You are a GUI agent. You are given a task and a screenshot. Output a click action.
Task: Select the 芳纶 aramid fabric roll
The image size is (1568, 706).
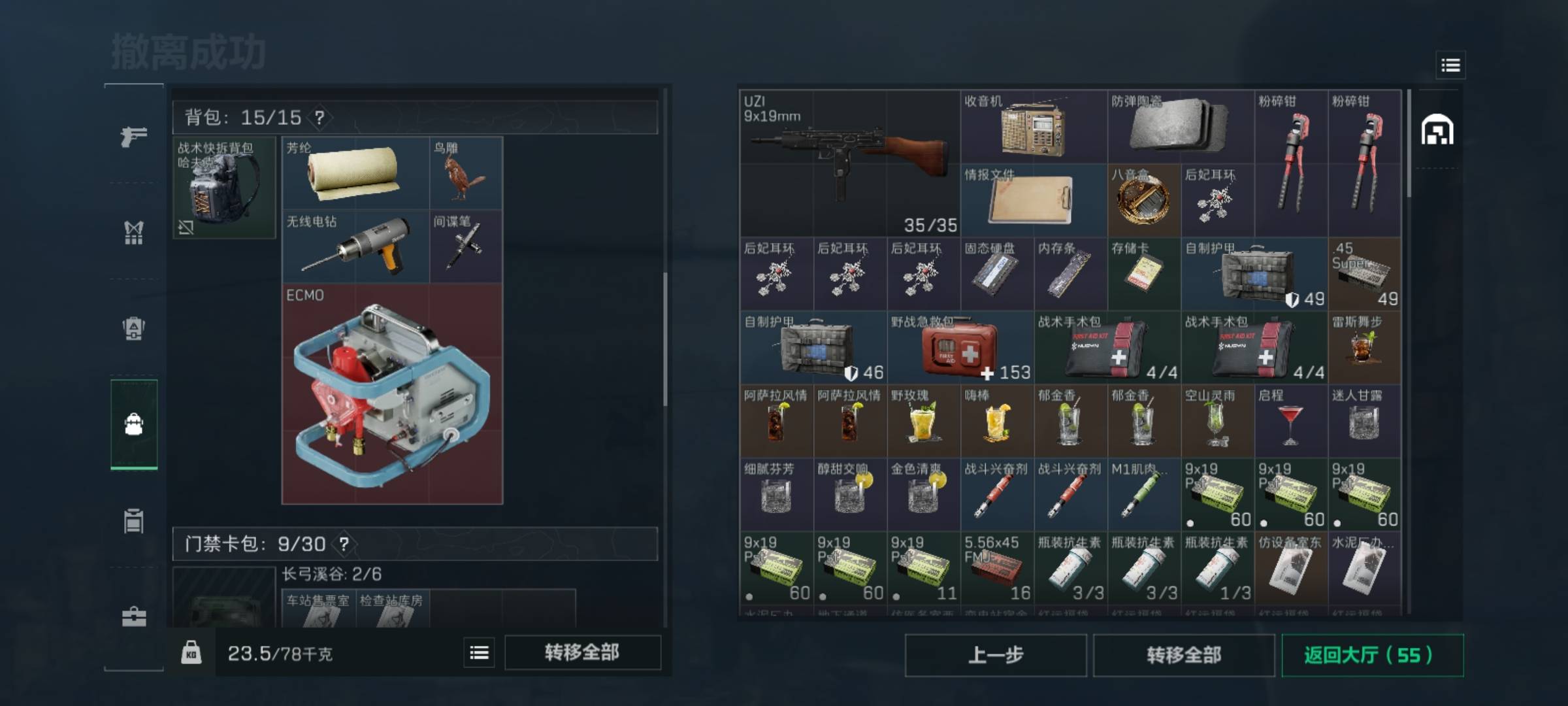[x=355, y=173]
